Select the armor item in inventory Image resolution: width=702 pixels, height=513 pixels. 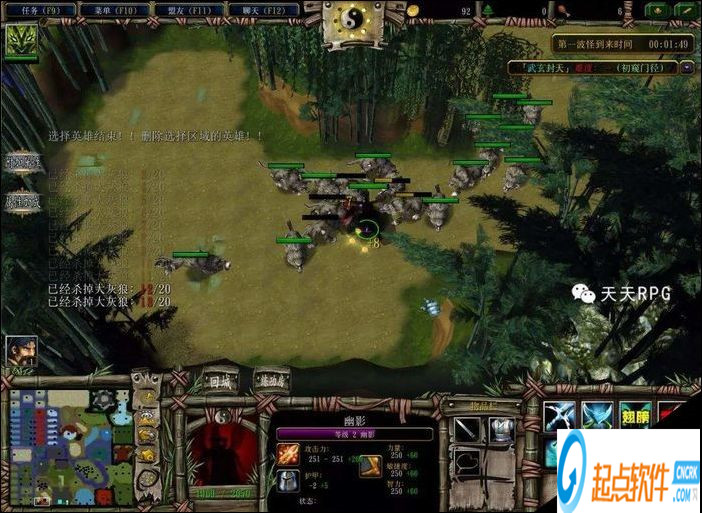pyautogui.click(x=500, y=428)
